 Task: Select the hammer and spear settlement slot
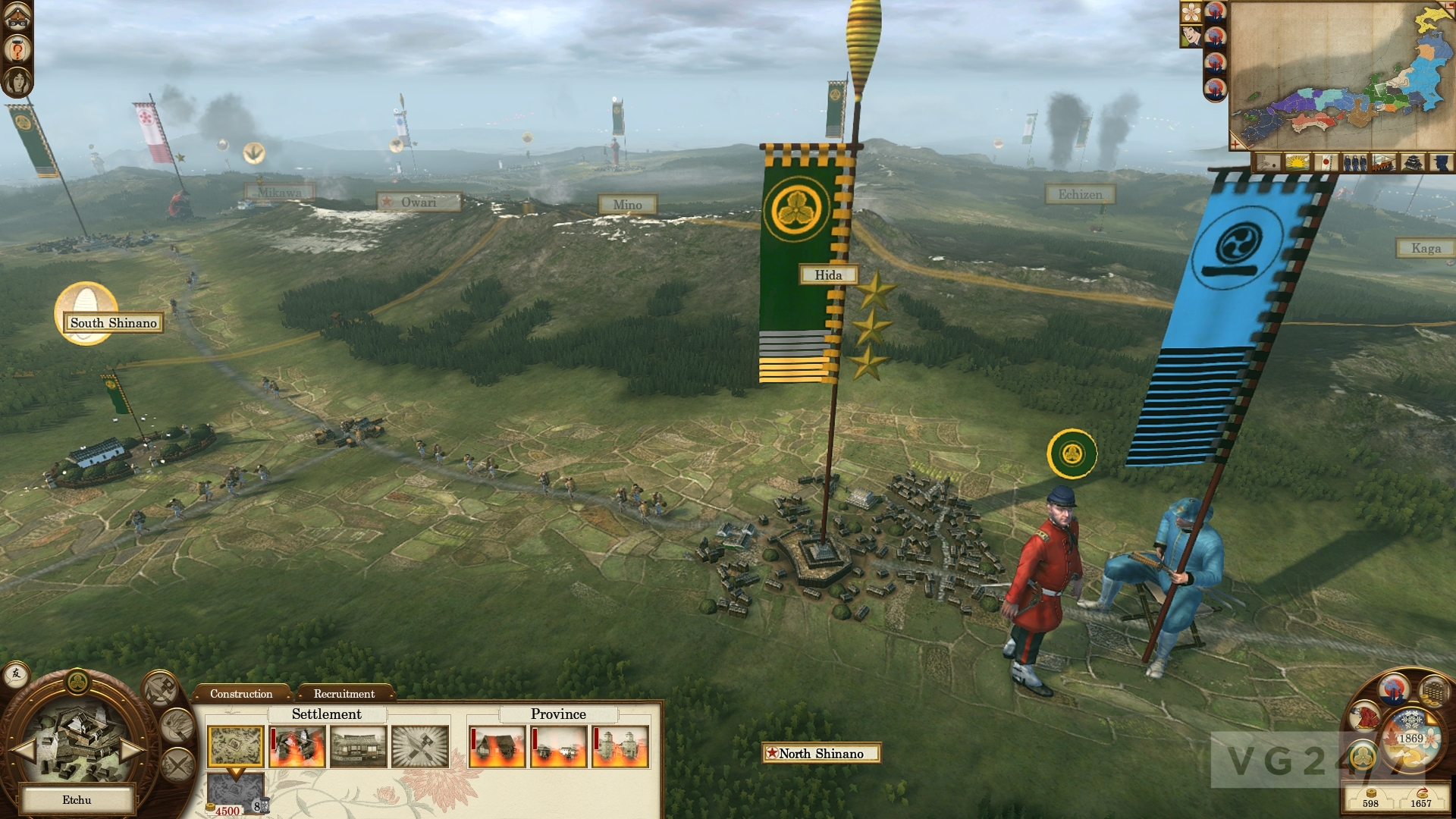[x=420, y=747]
